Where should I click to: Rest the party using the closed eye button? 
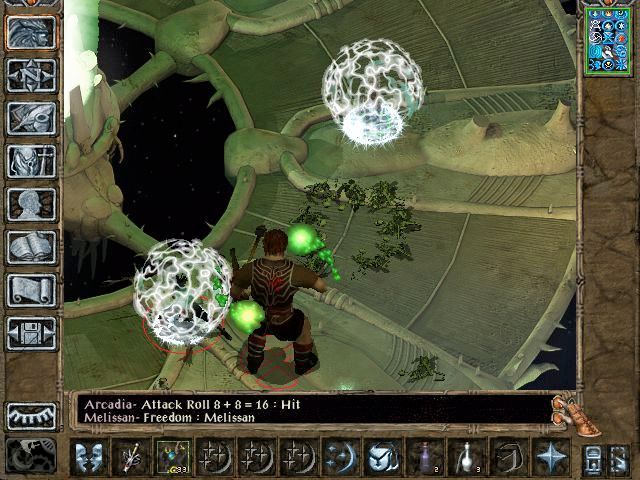pyautogui.click(x=31, y=416)
